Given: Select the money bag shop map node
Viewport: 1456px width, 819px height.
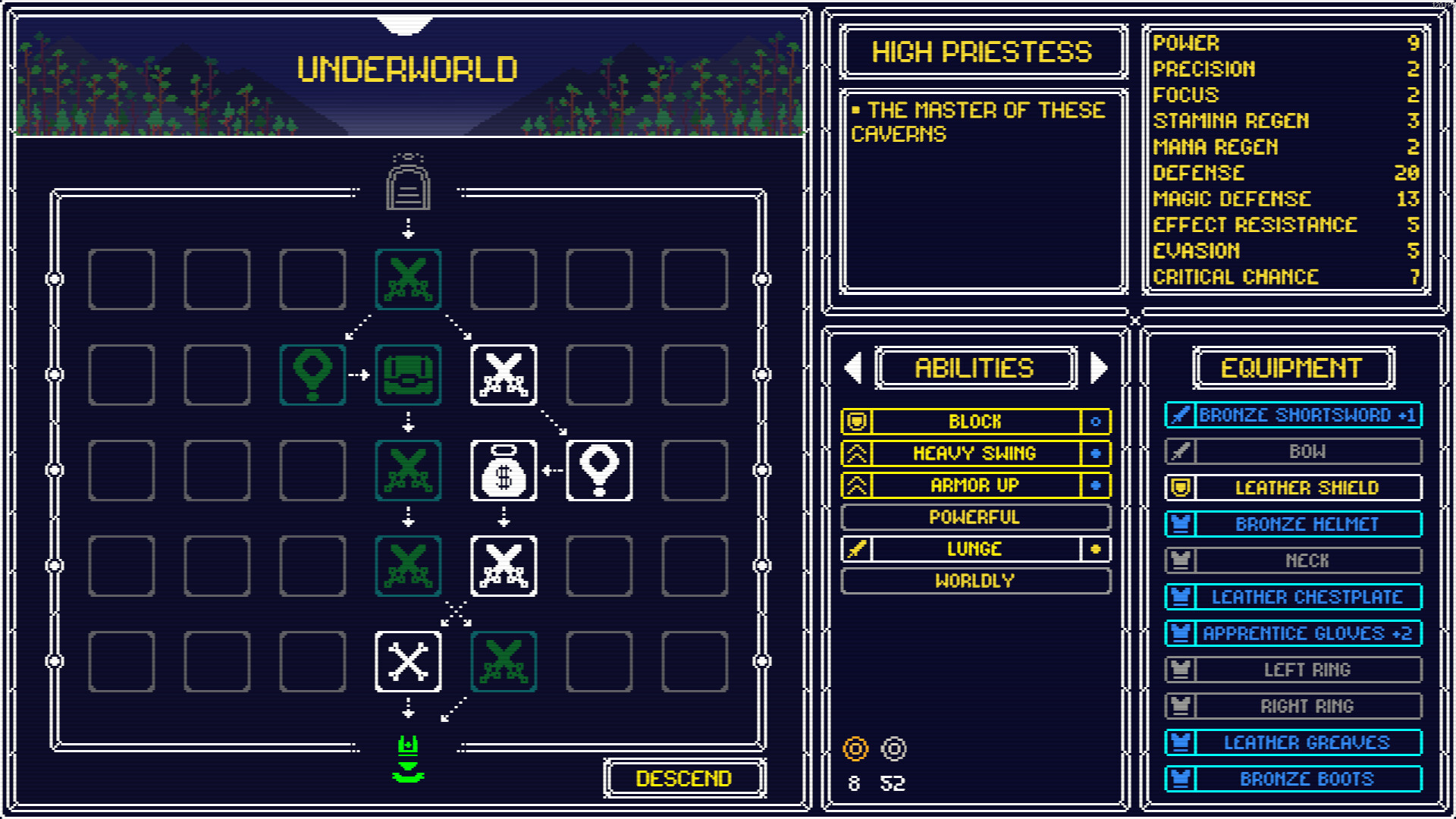Looking at the screenshot, I should (504, 470).
